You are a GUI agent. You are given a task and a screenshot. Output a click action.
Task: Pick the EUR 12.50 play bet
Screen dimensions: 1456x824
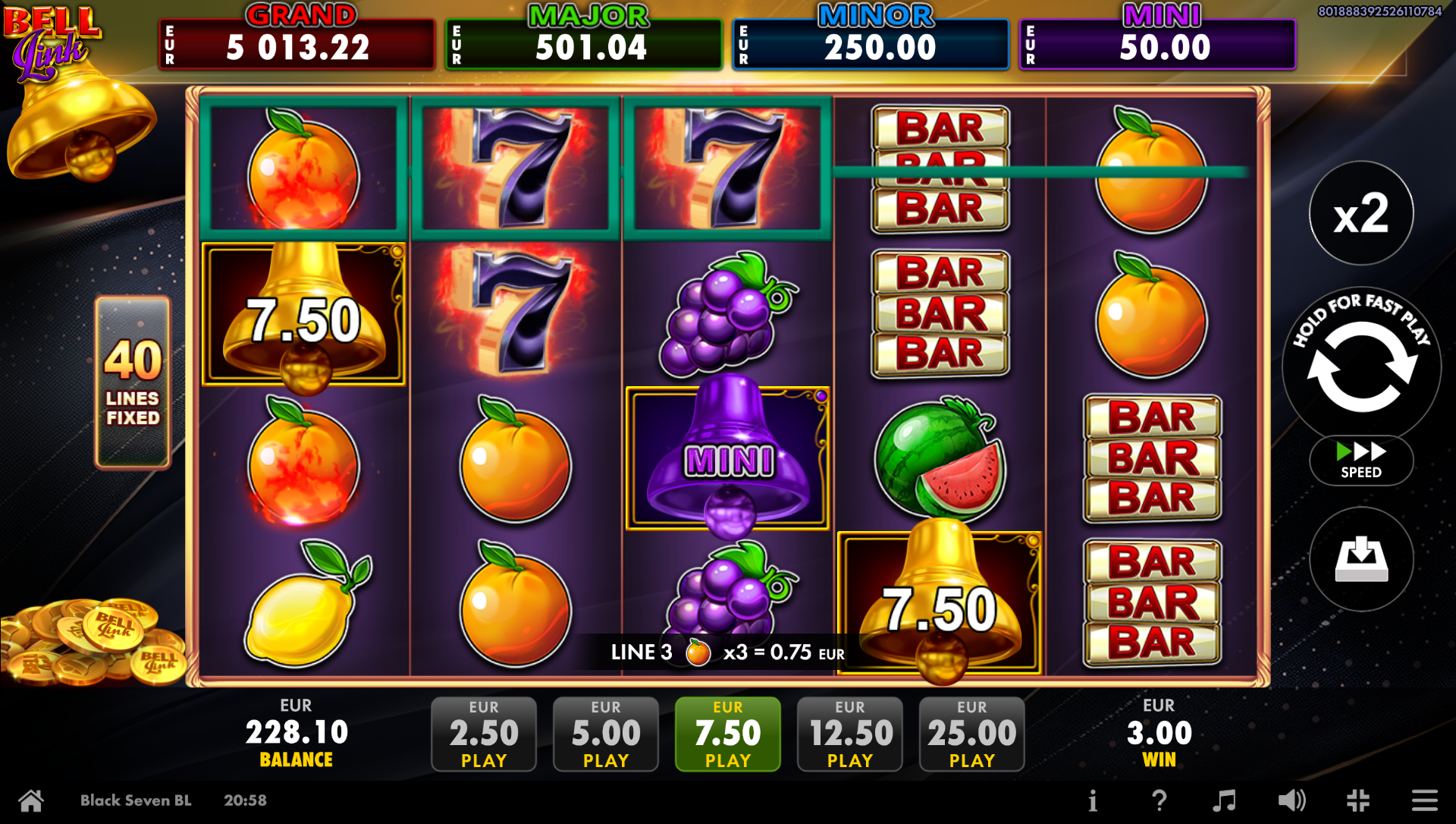click(x=850, y=734)
